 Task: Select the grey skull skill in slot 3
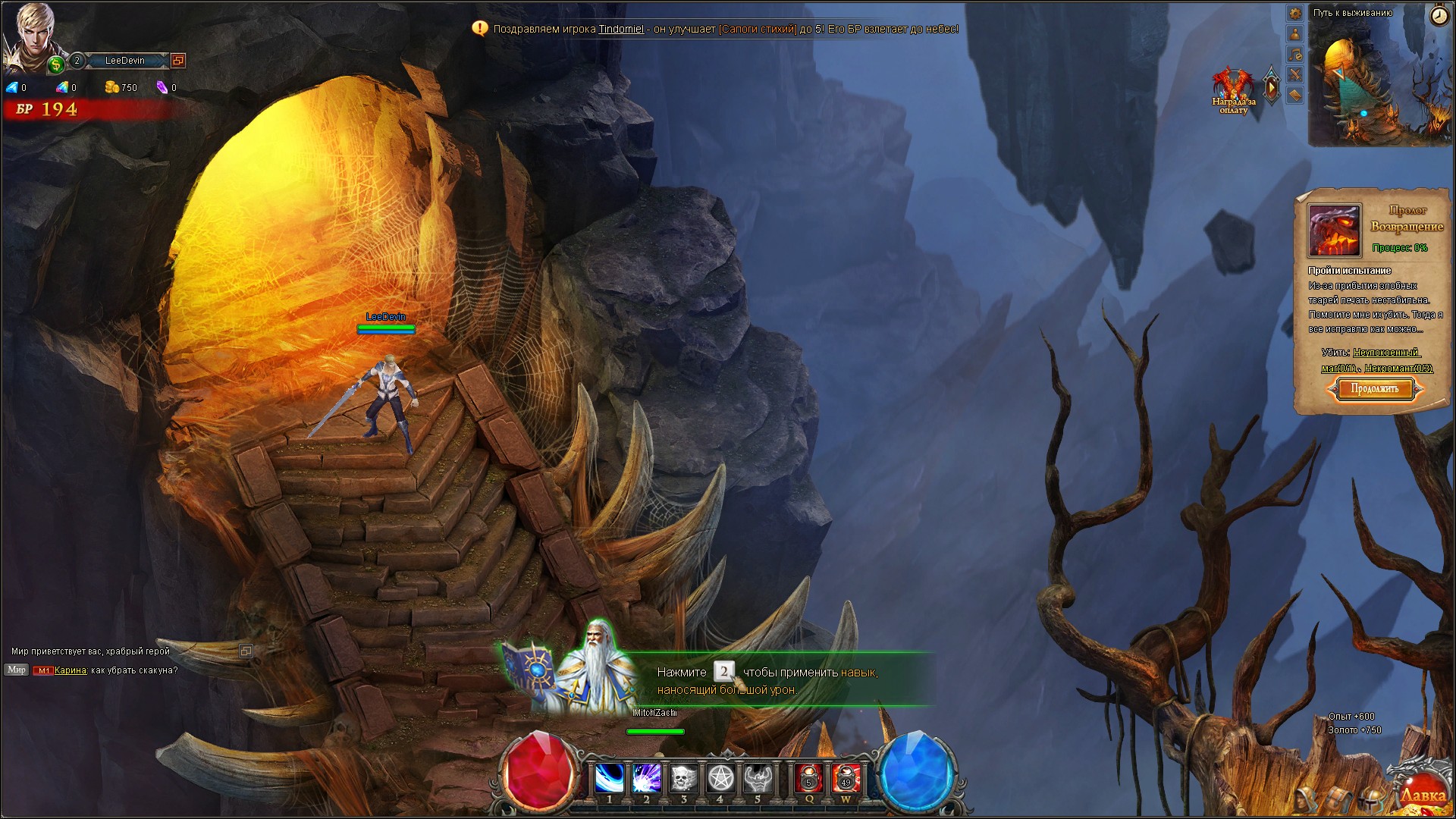pos(683,779)
